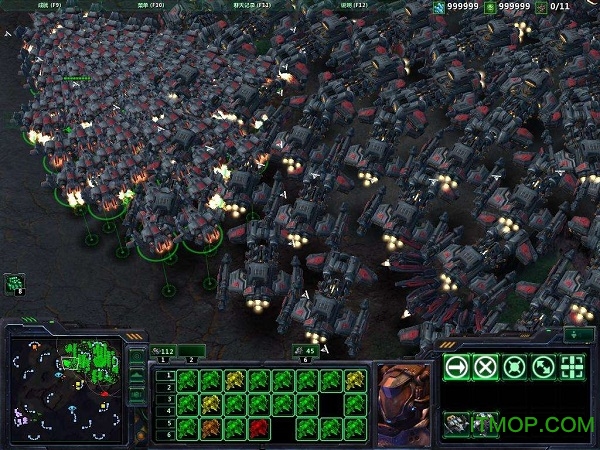
Task: Issue the Move command arrow icon
Action: (457, 366)
